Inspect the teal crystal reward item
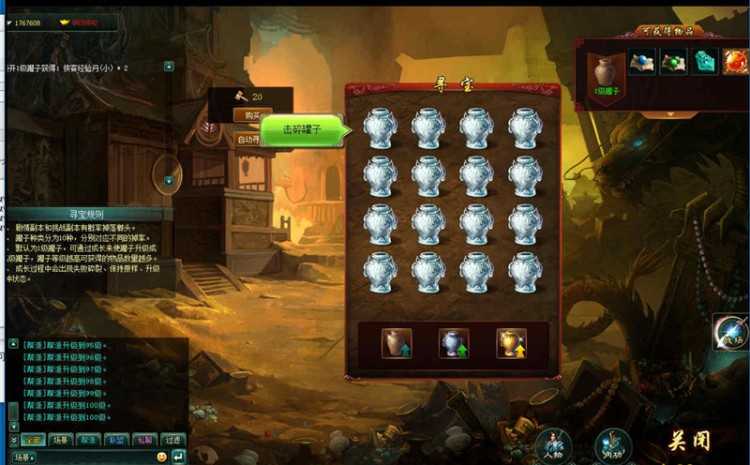 706,62
